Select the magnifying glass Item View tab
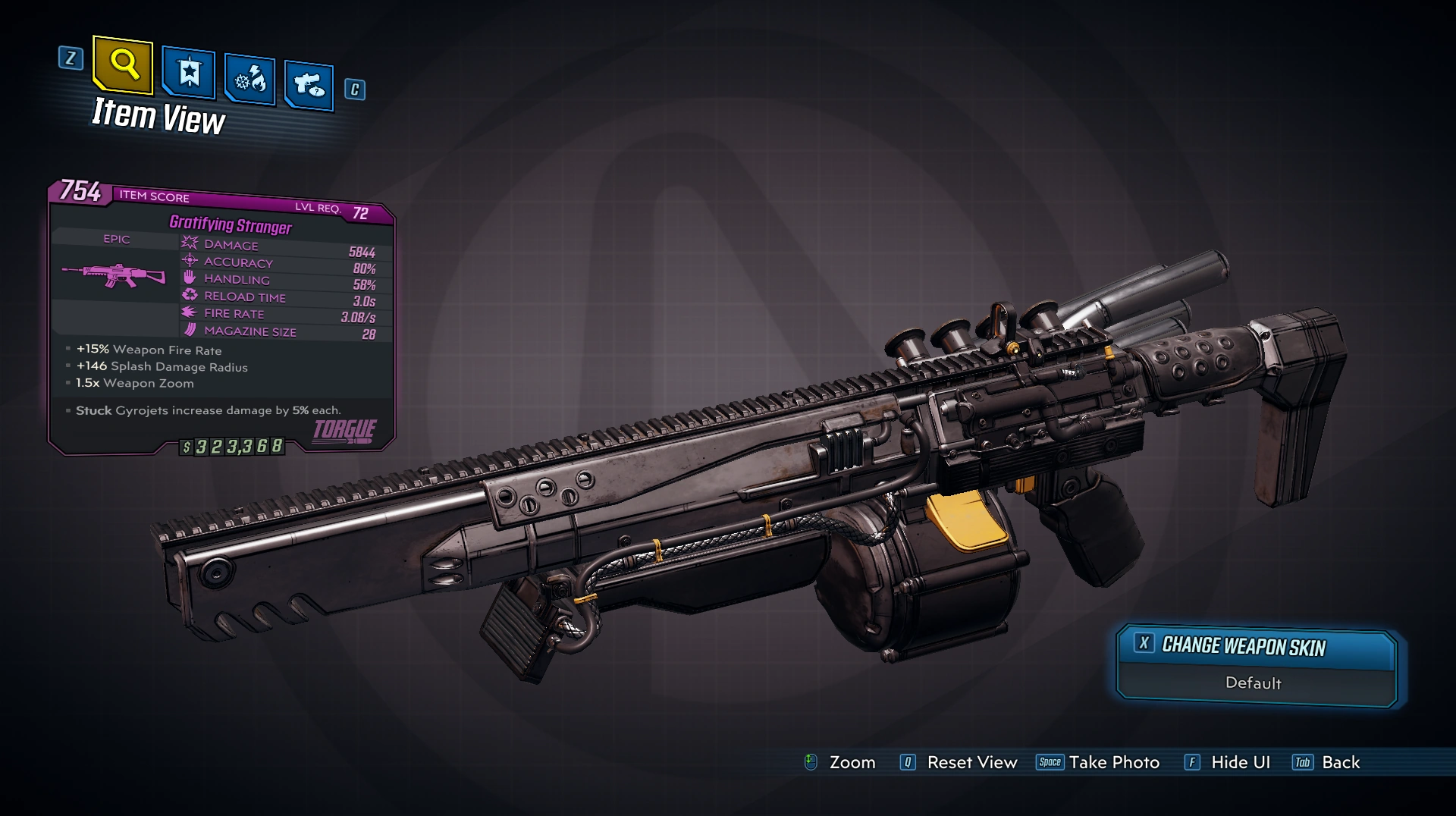This screenshot has width=1456, height=816. (x=124, y=65)
